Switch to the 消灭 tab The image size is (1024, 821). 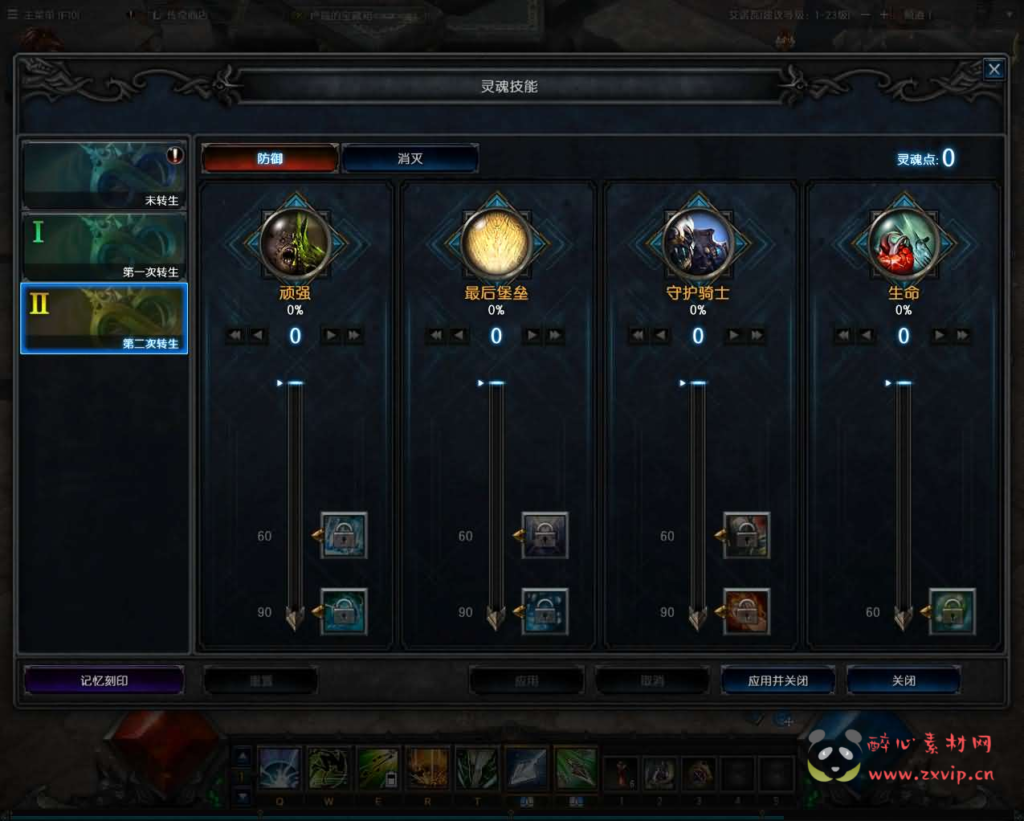(x=410, y=159)
